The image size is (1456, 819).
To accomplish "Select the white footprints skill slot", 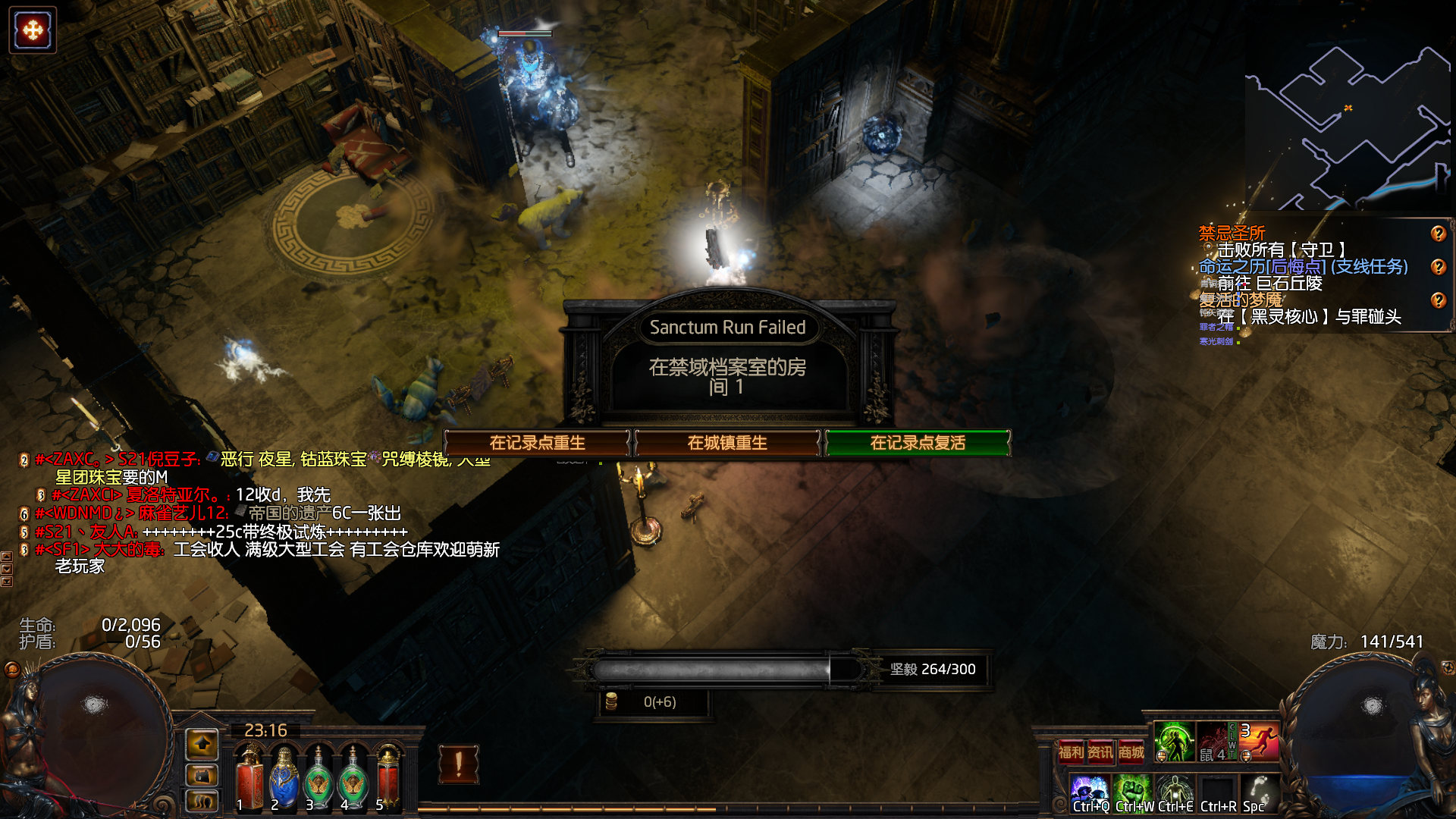I will 1260,792.
